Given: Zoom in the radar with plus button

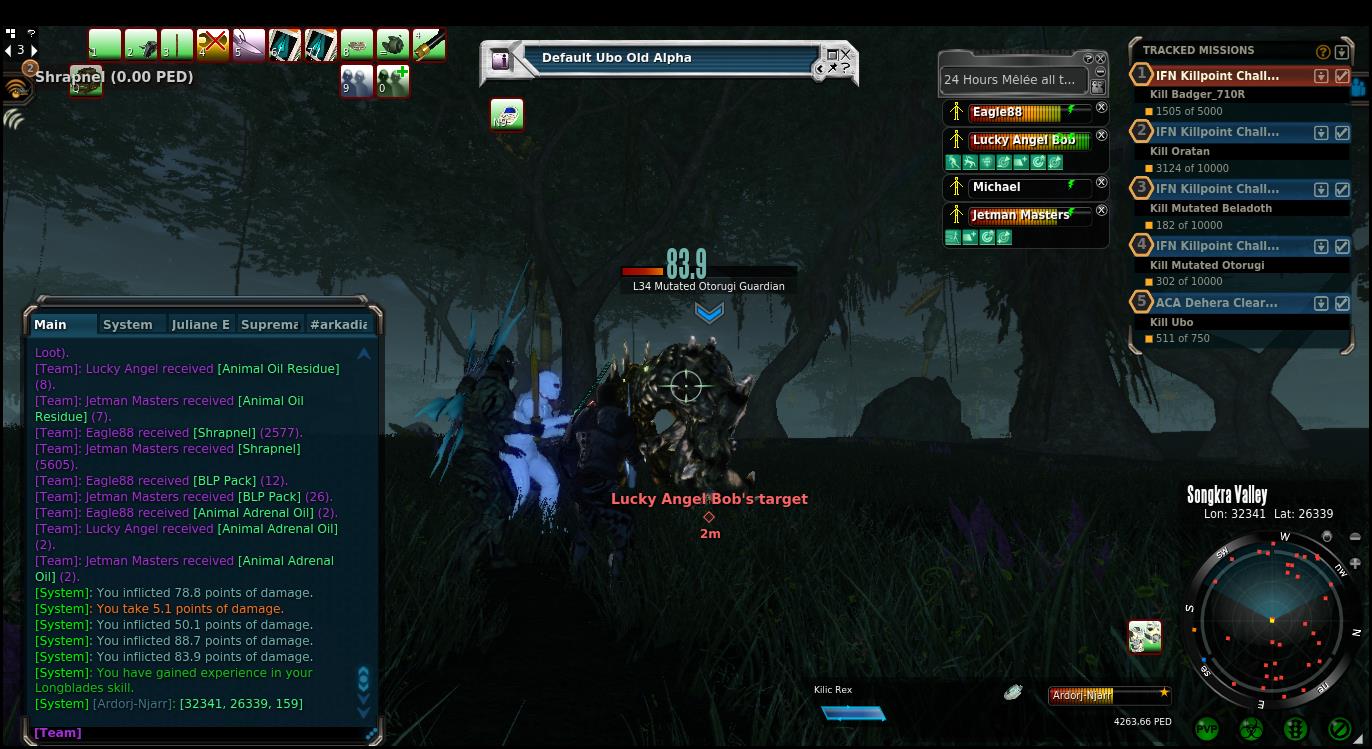Looking at the screenshot, I should [1355, 564].
